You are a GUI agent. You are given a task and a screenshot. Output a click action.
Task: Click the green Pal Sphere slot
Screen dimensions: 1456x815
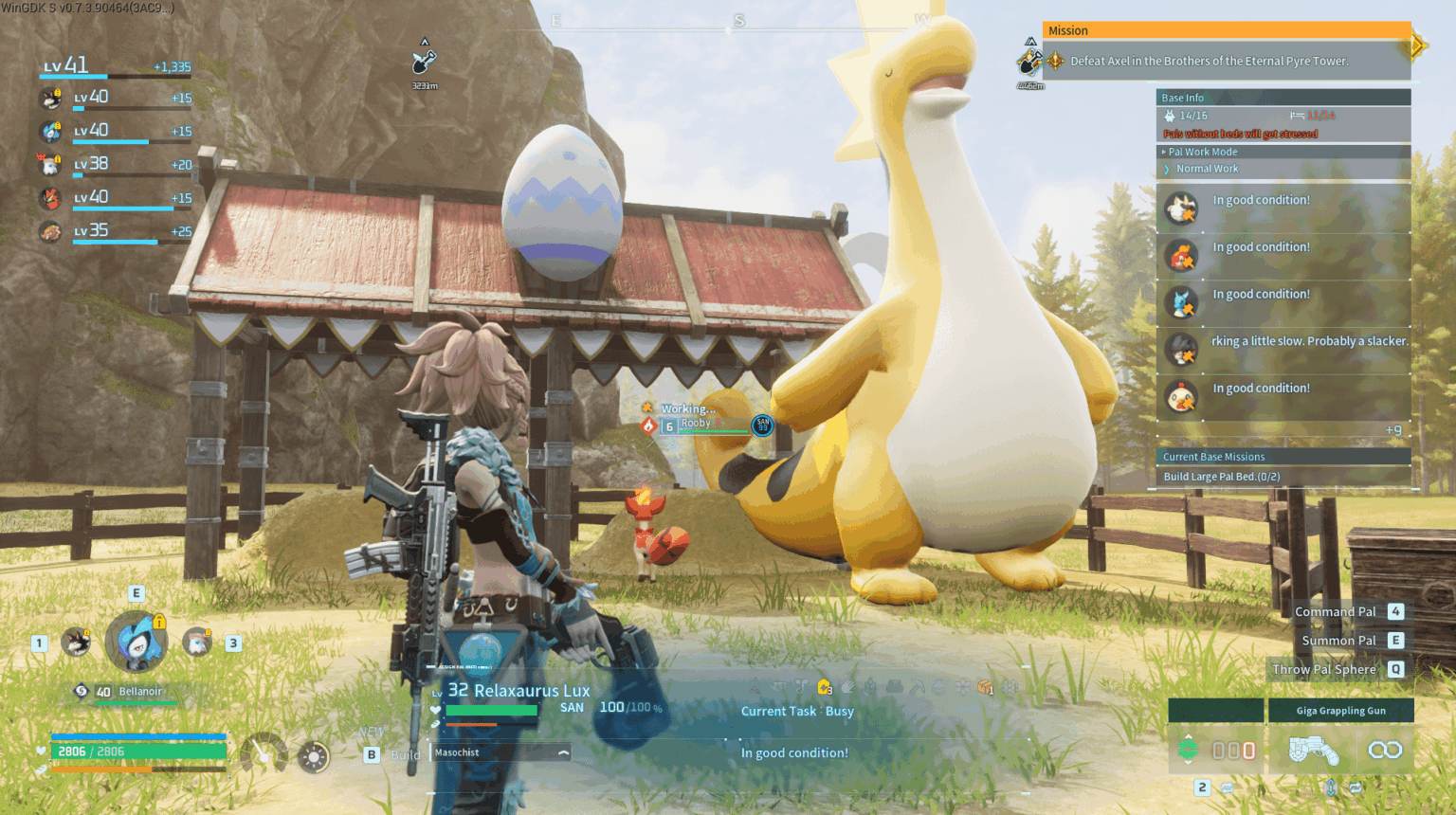point(1188,750)
